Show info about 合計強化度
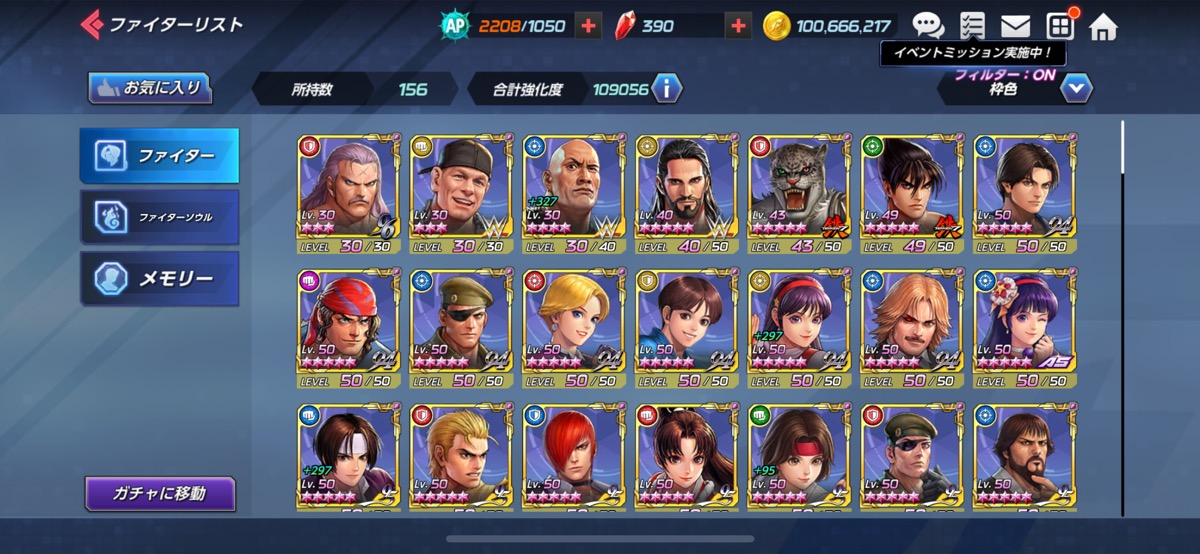1200x554 pixels. pos(666,89)
